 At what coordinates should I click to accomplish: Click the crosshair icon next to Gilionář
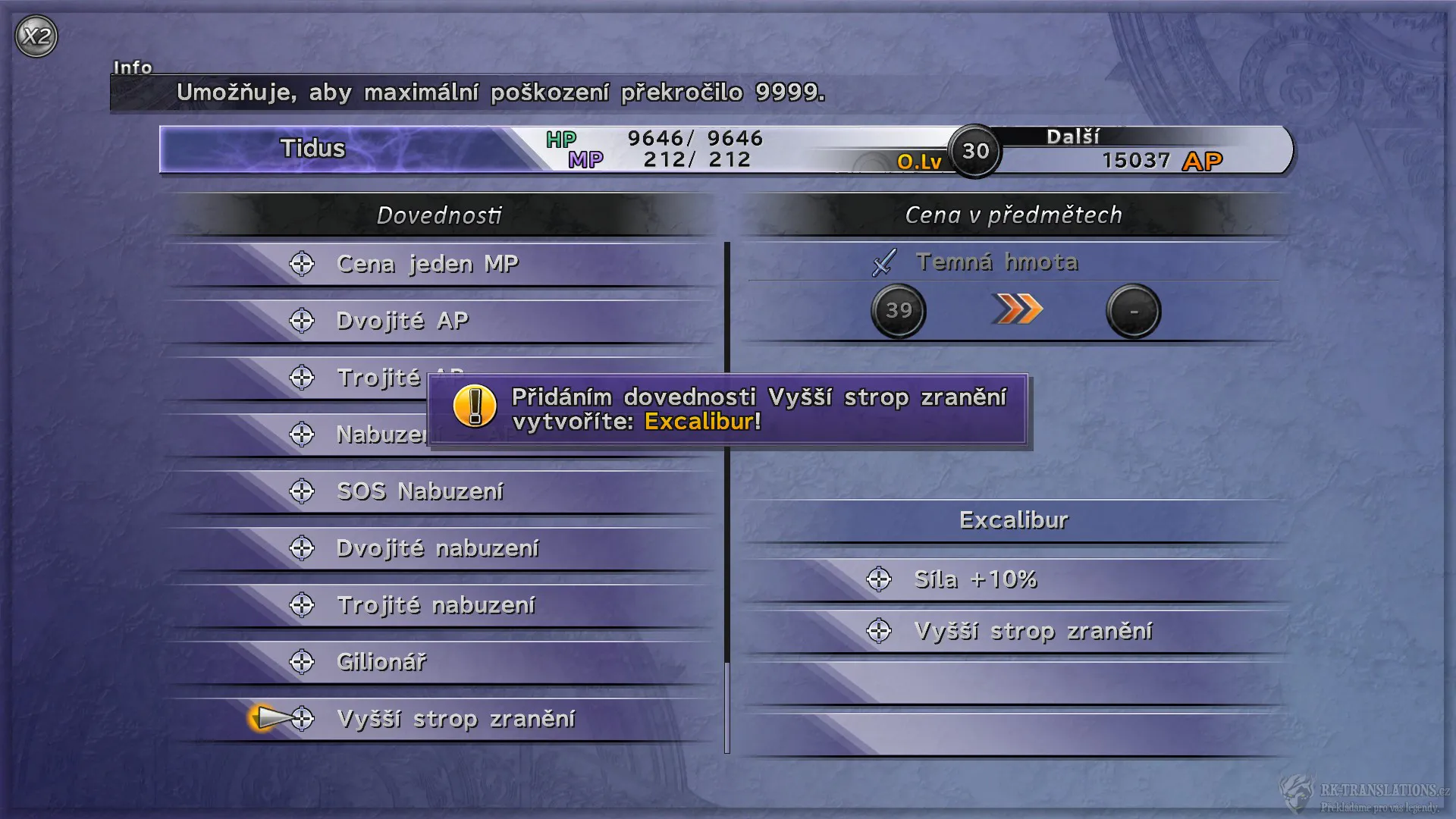(x=303, y=661)
